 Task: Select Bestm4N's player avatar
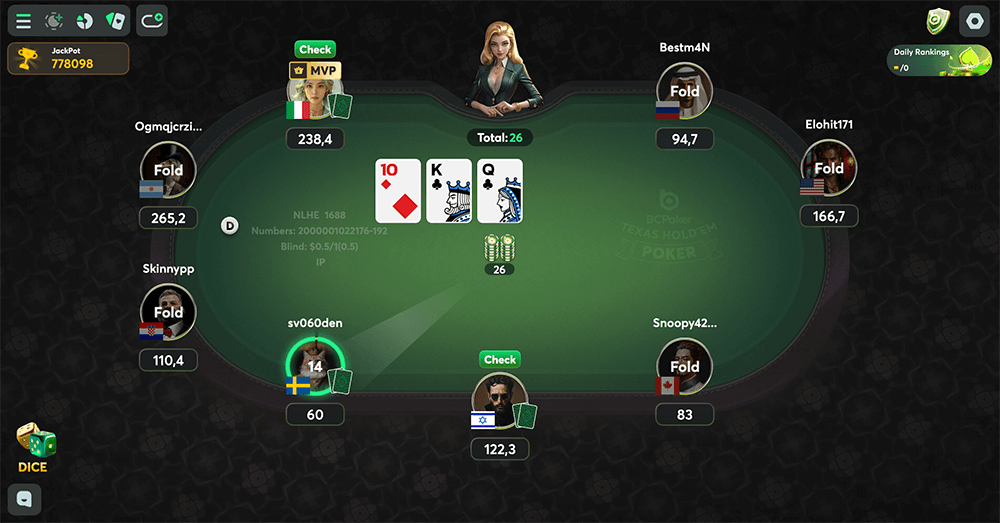(x=685, y=91)
